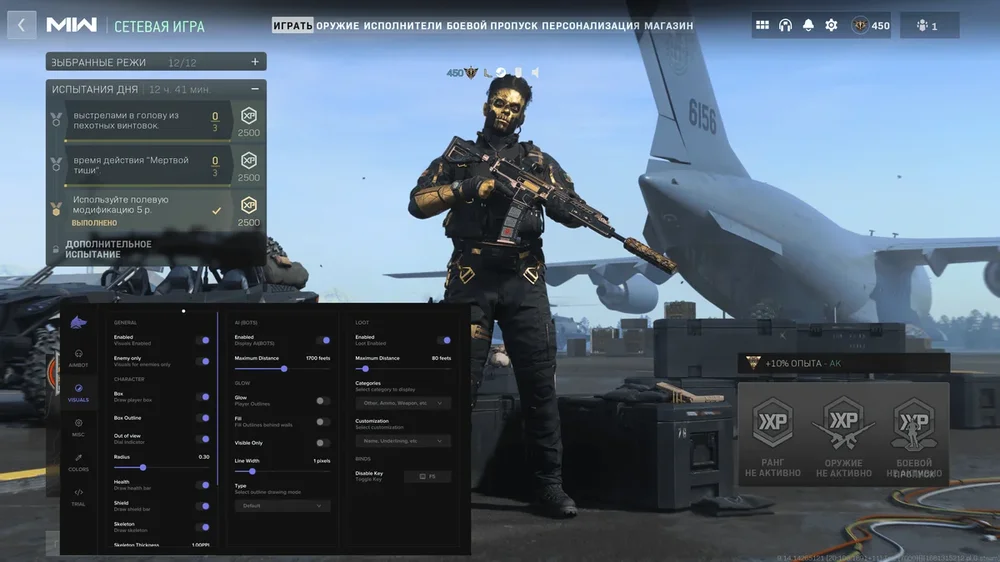Collapse the ИСПЫТАНИЯ ДНЯ panel
This screenshot has height=562, width=1000.
[255, 89]
